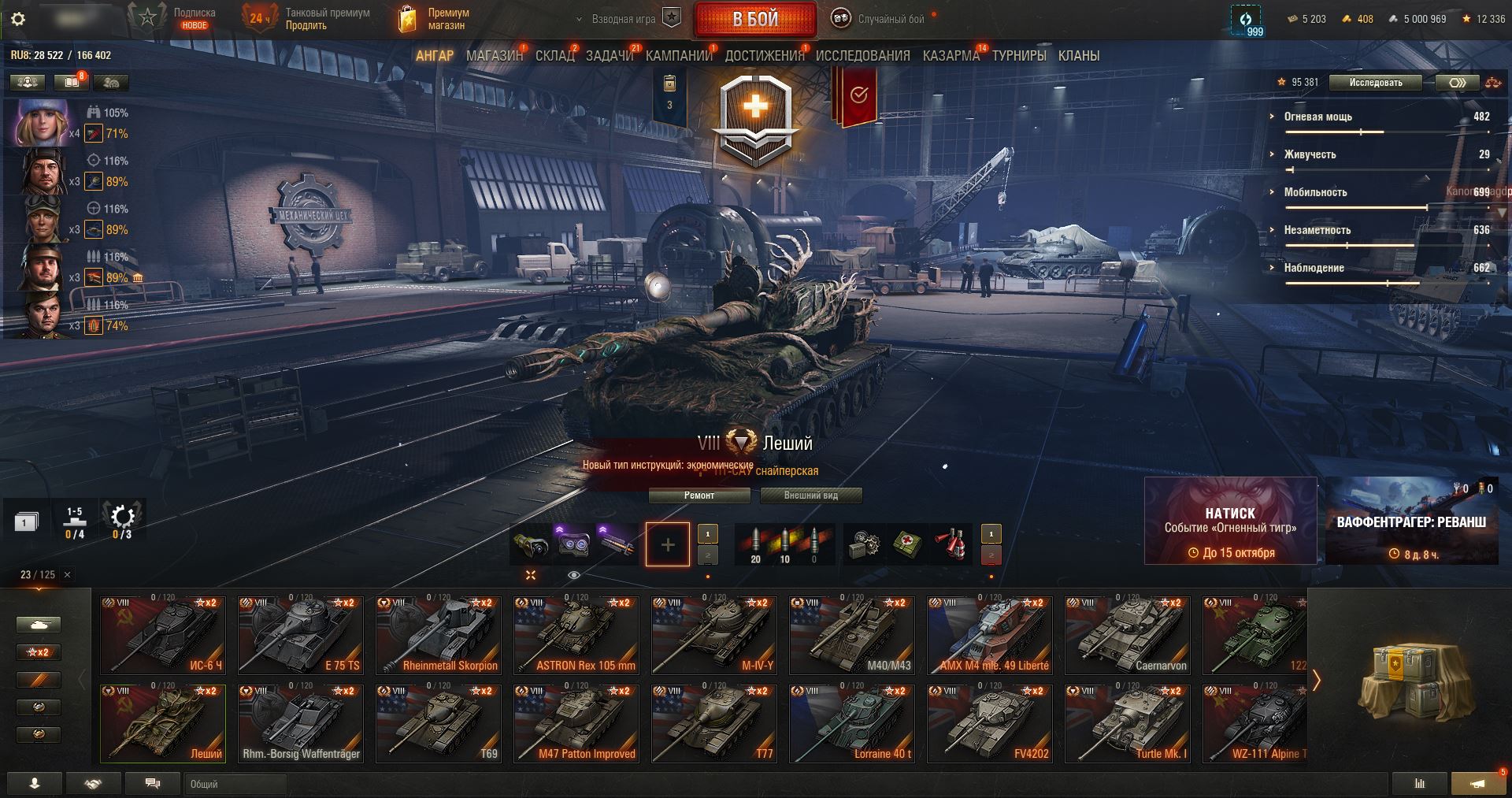Add equipment in the empty plus slot

click(x=667, y=544)
